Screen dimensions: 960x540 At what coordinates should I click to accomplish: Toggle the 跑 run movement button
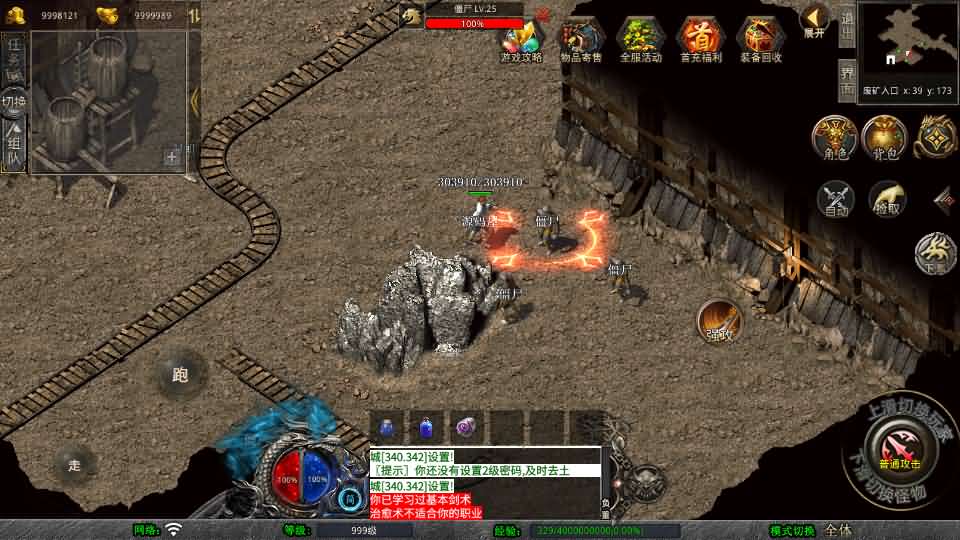coord(180,375)
